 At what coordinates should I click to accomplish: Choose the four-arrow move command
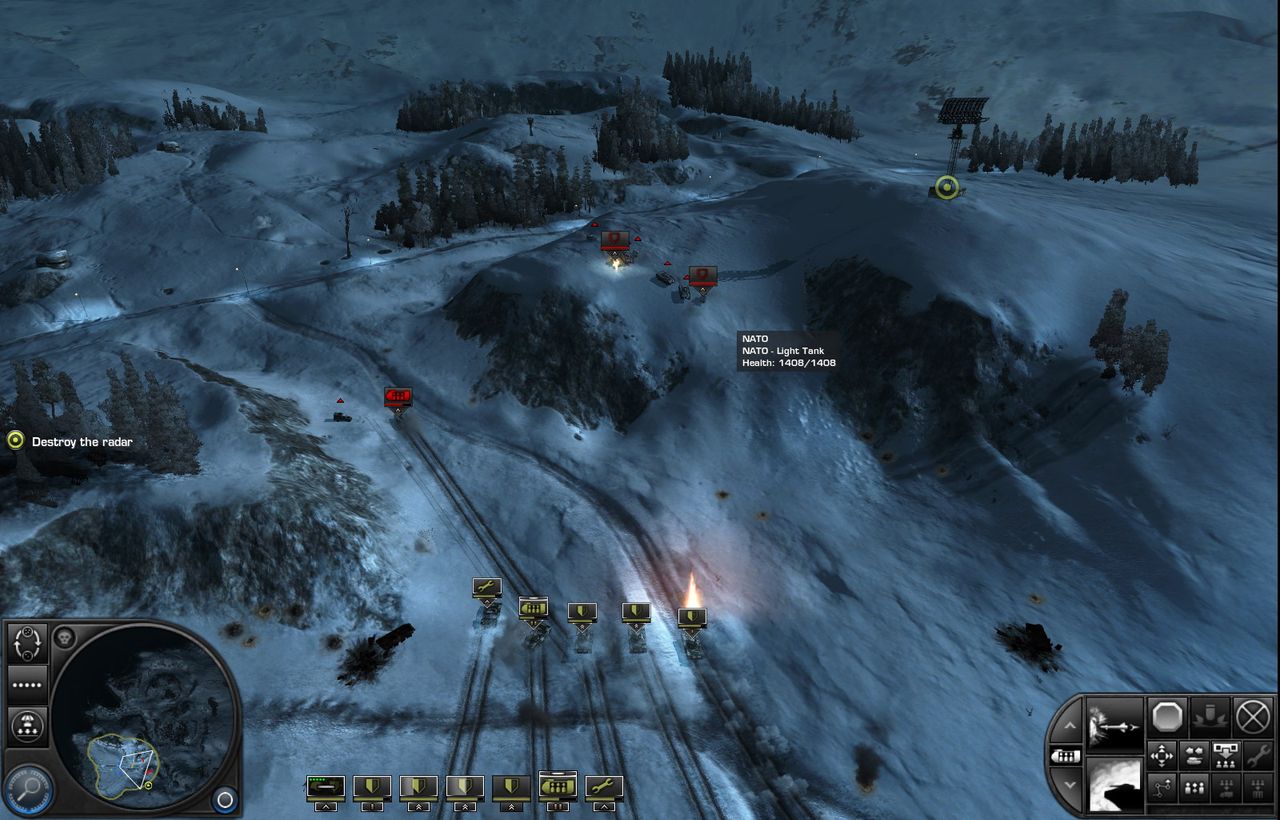coord(1162,756)
